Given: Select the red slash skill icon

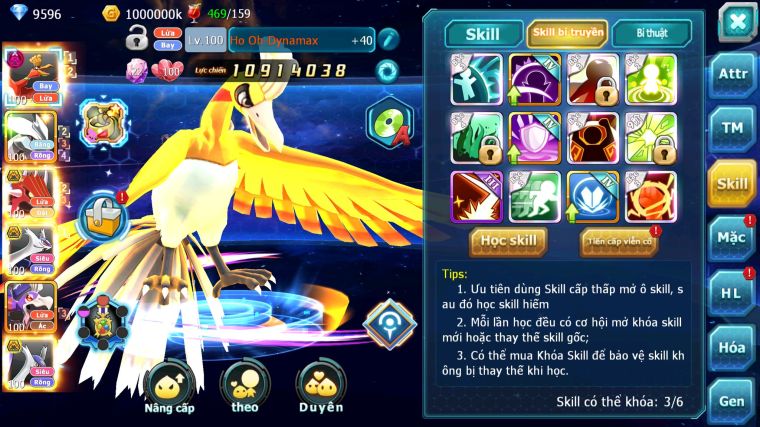Looking at the screenshot, I should tap(476, 195).
